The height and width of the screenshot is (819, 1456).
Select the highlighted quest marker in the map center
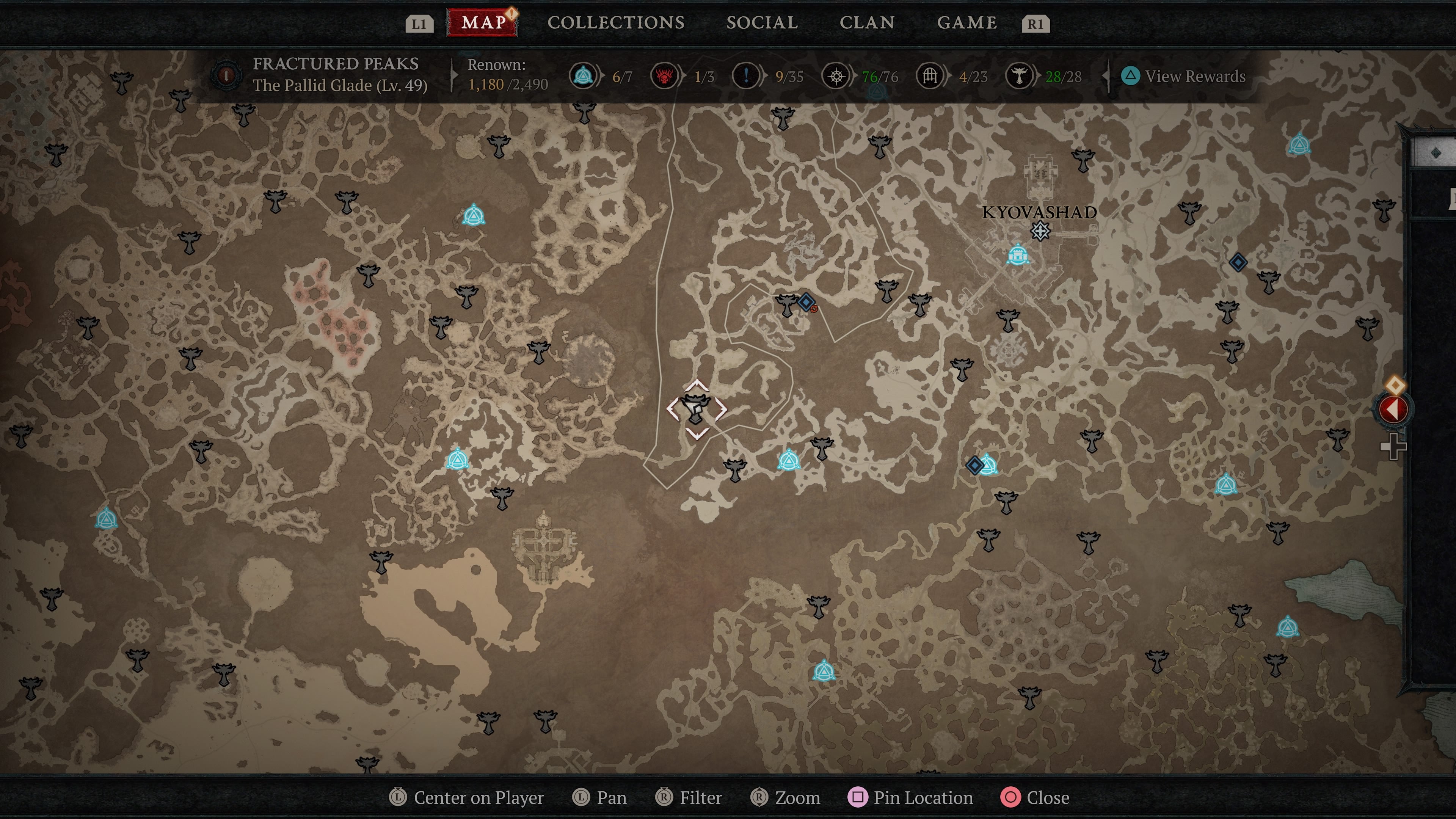point(697,408)
